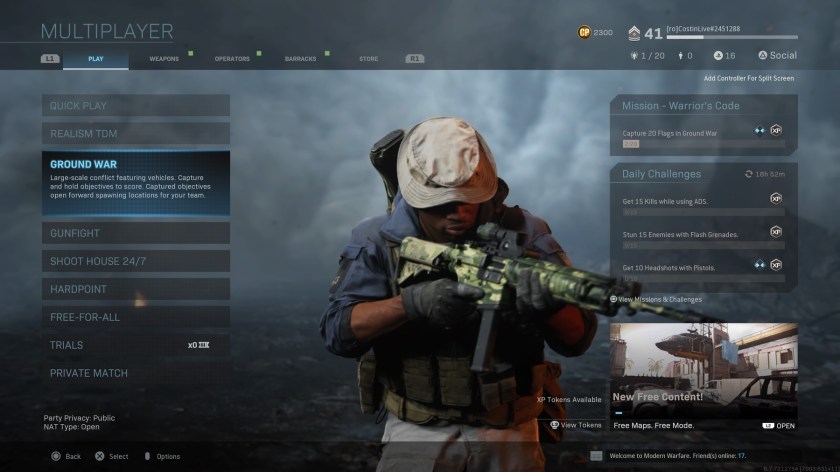Select Hardpoint game mode

(135, 289)
